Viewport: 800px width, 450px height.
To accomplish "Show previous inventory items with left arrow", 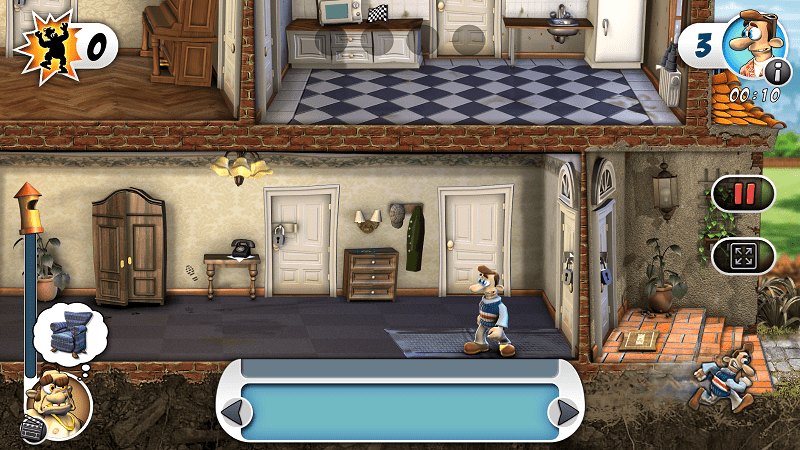I will pos(232,412).
